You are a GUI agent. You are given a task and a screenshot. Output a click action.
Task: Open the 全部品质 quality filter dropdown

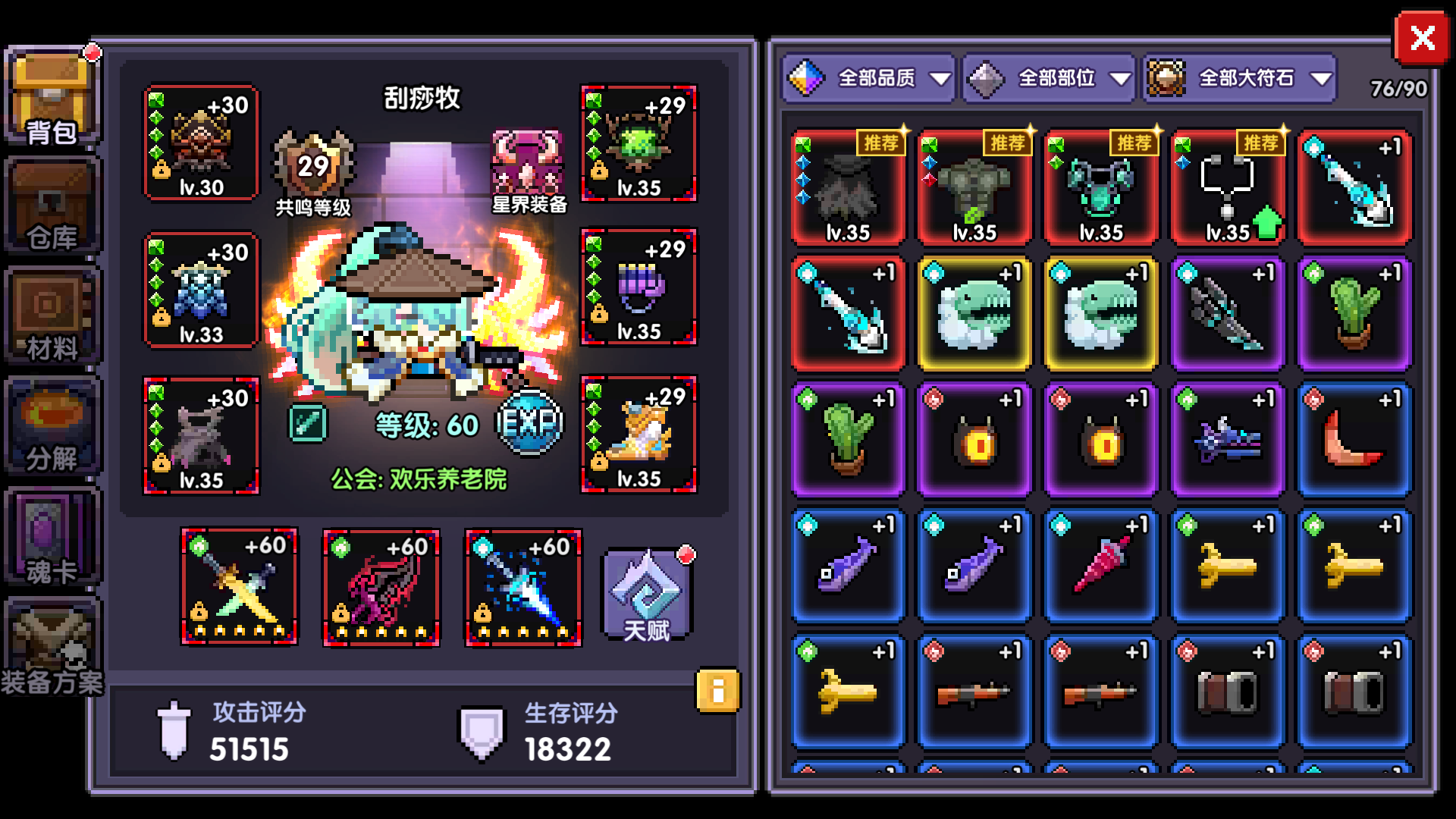[868, 77]
